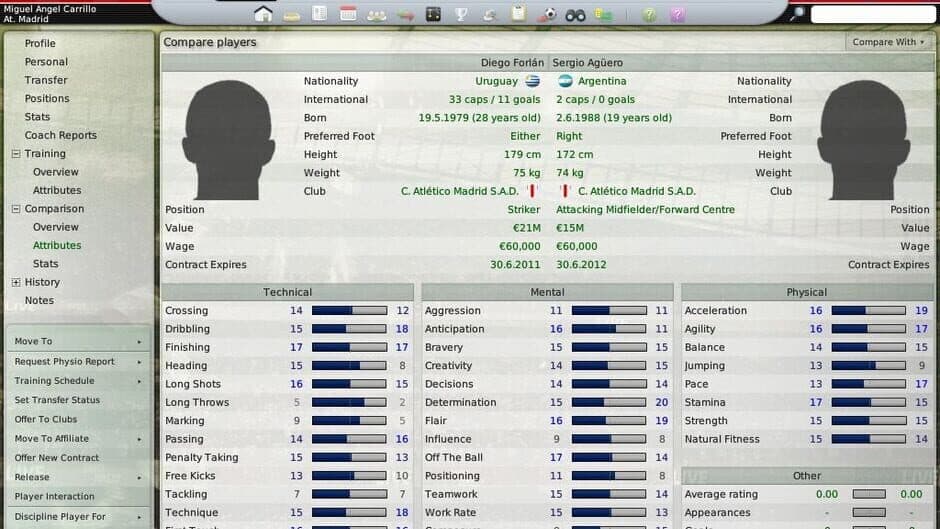Choose Set Transfer Status
Image resolution: width=940 pixels, height=529 pixels.
(57, 400)
